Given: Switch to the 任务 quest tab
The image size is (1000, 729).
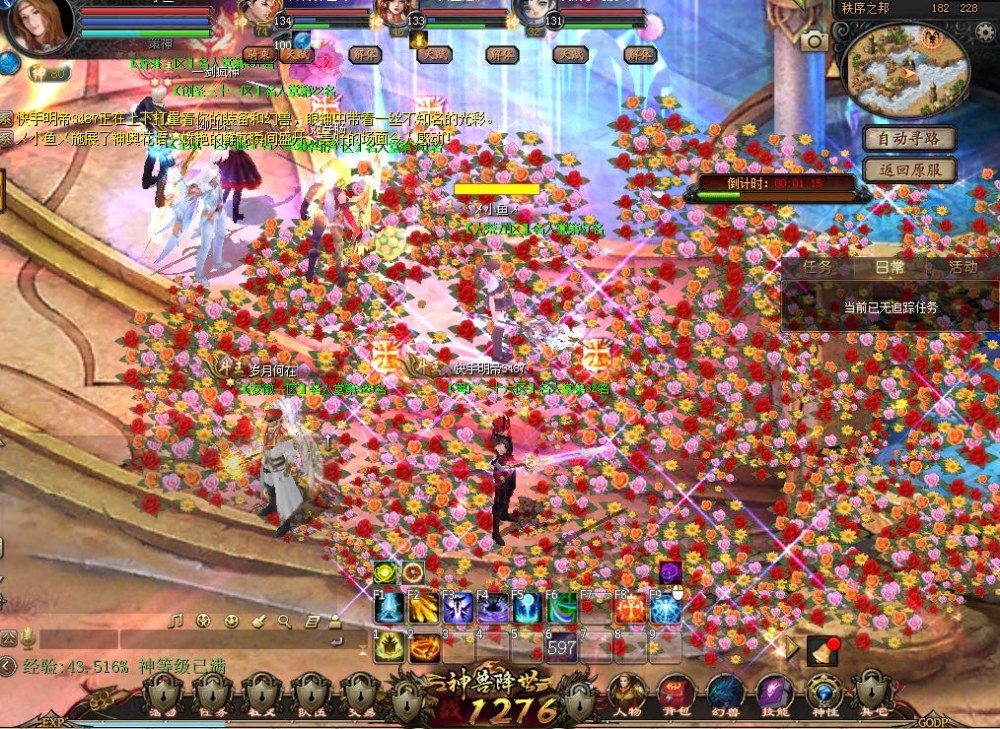Looking at the screenshot, I should coord(817,268).
